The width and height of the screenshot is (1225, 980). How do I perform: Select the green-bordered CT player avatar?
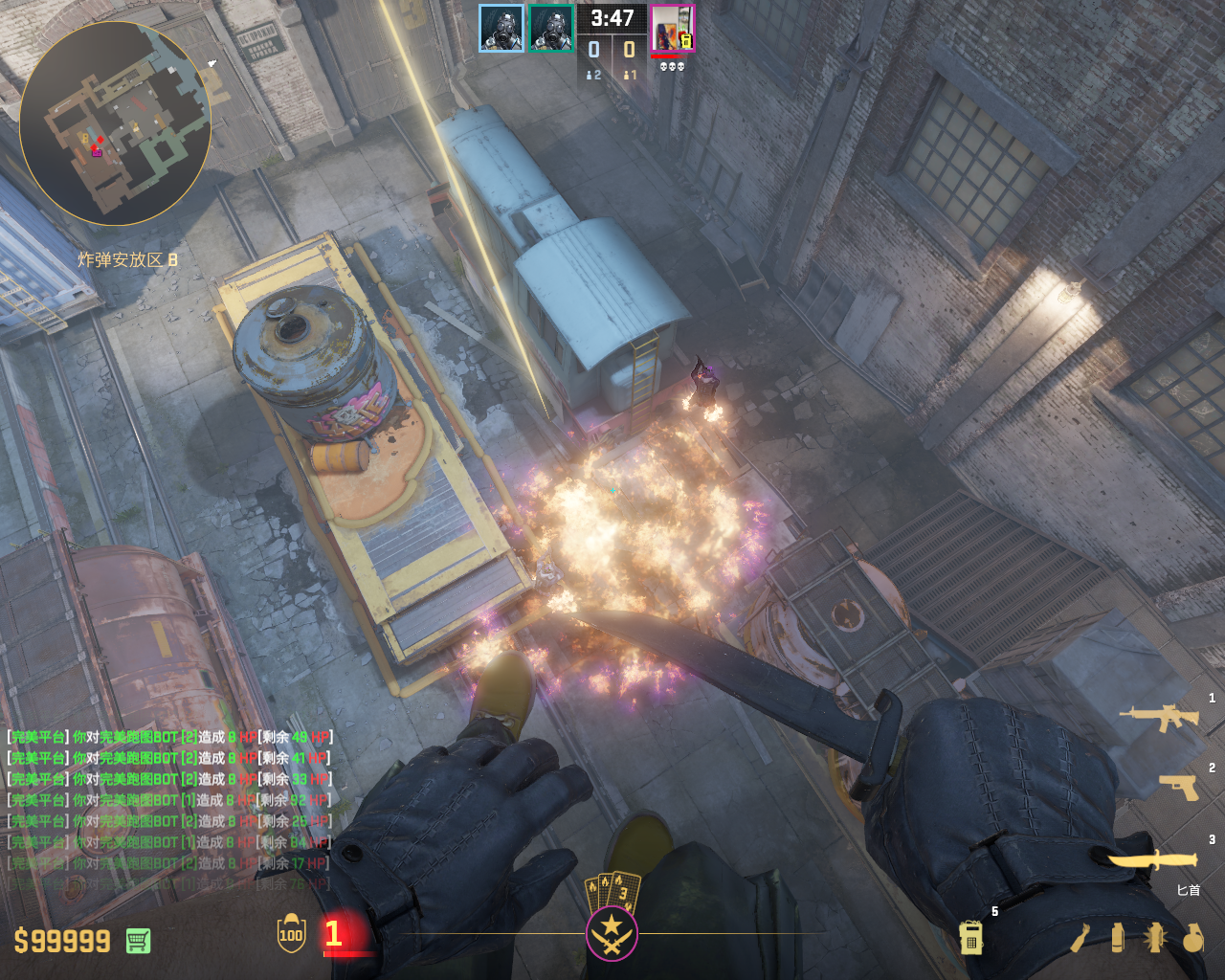tap(551, 29)
